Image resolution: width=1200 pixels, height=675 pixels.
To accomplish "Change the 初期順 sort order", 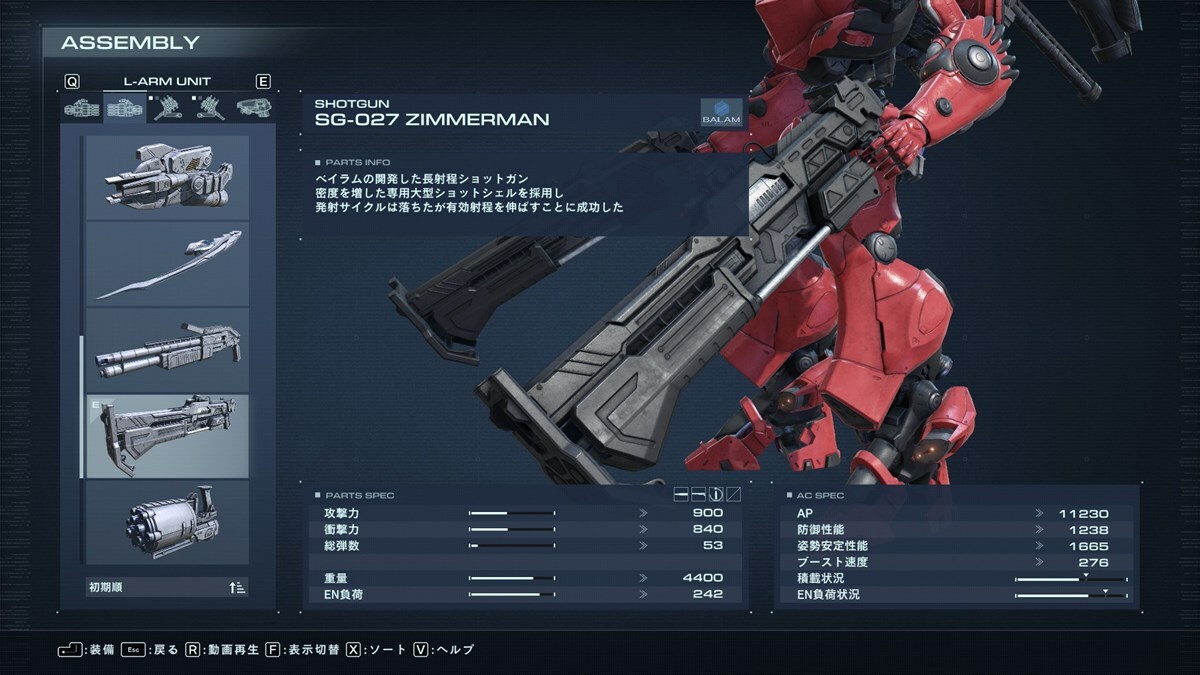I will pos(167,587).
